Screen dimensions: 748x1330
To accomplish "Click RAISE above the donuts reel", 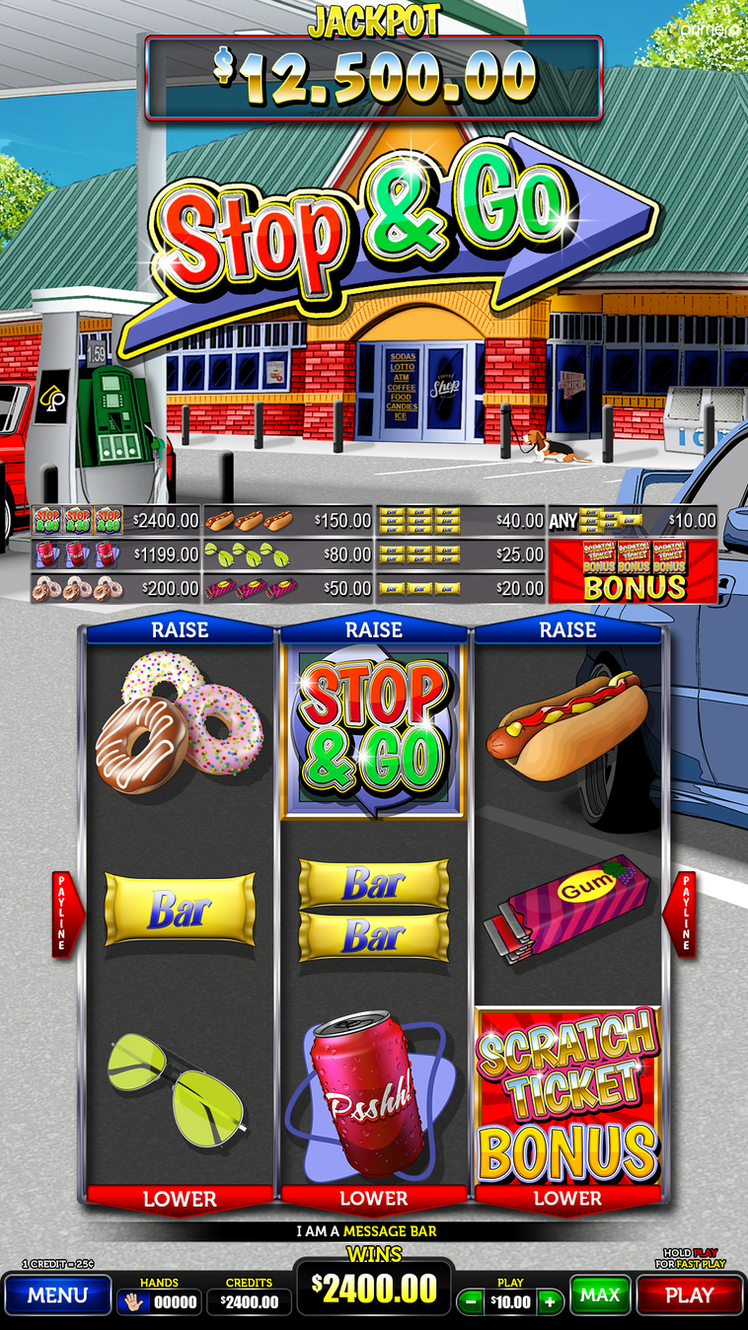I will 180,630.
